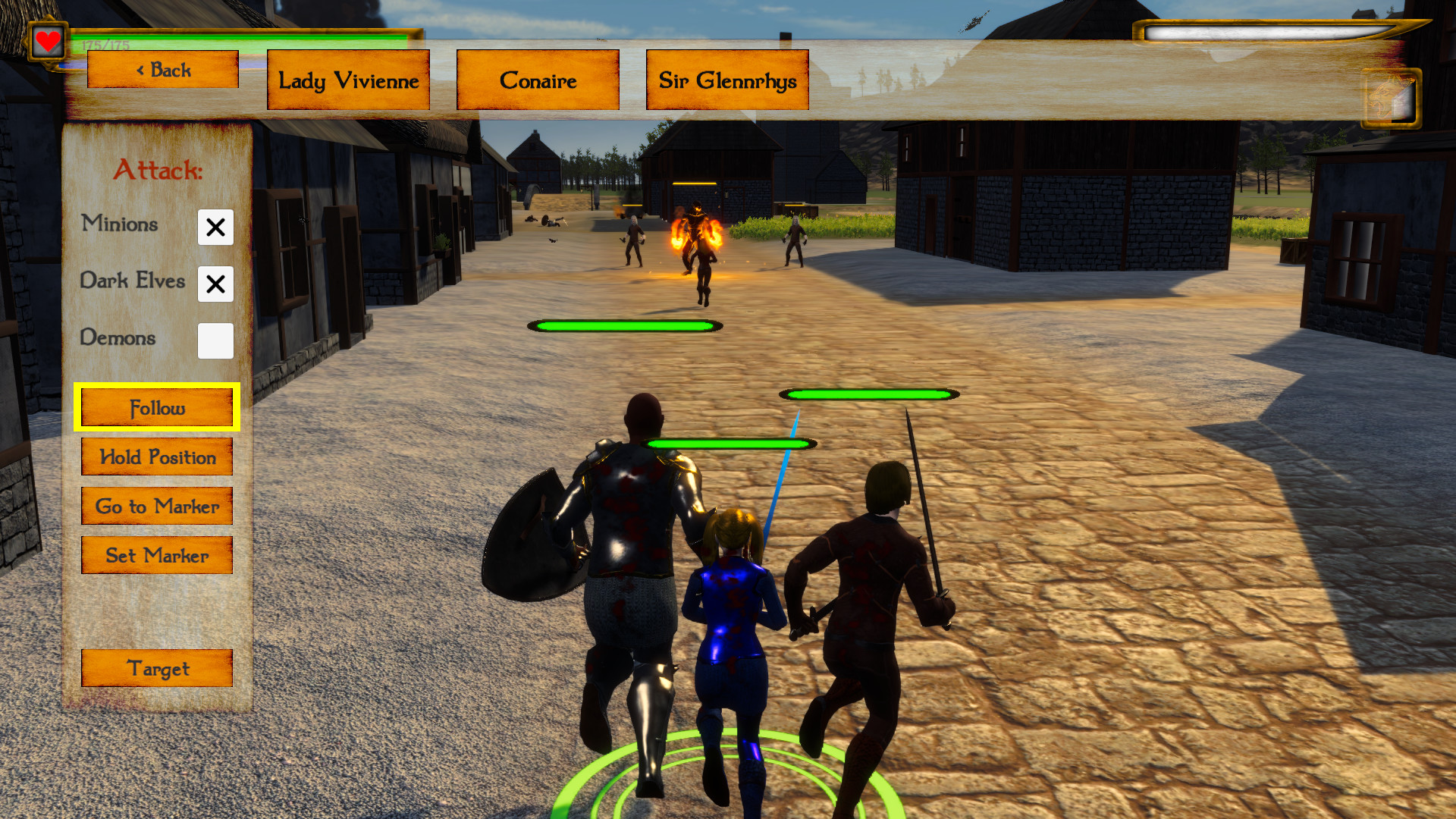
Task: Click the Go to Marker command
Action: click(156, 506)
